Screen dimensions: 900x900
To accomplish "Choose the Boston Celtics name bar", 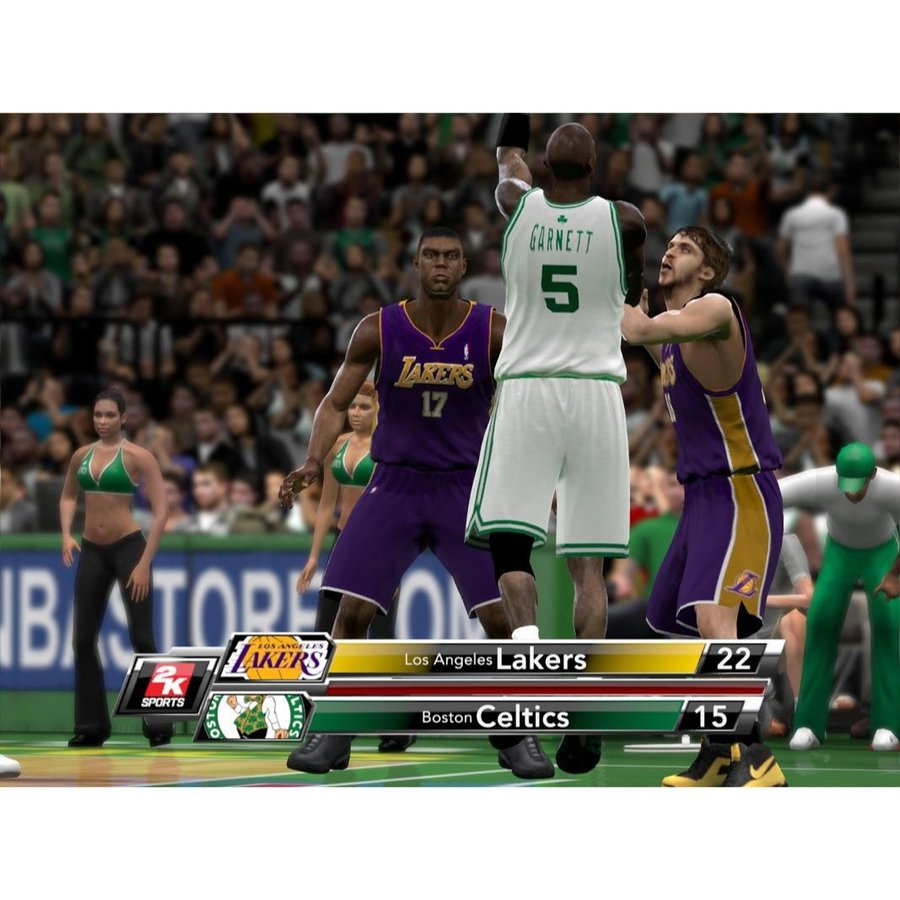I will point(495,717).
